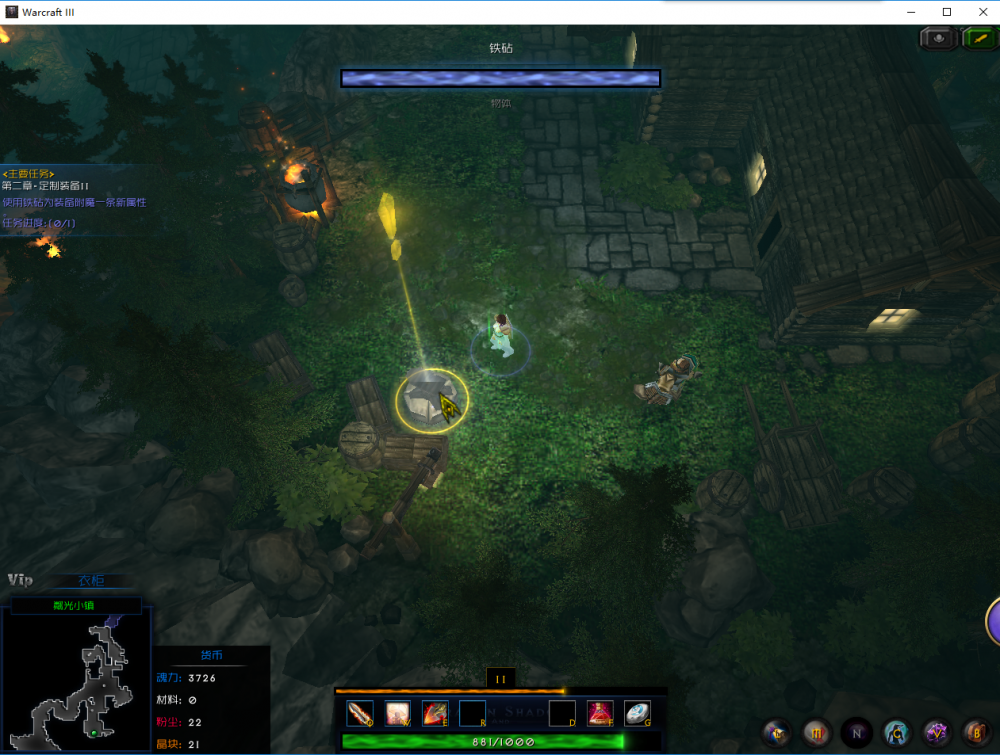The image size is (1000, 755).
Task: Activate the flaming sword Q ability
Action: tap(360, 713)
